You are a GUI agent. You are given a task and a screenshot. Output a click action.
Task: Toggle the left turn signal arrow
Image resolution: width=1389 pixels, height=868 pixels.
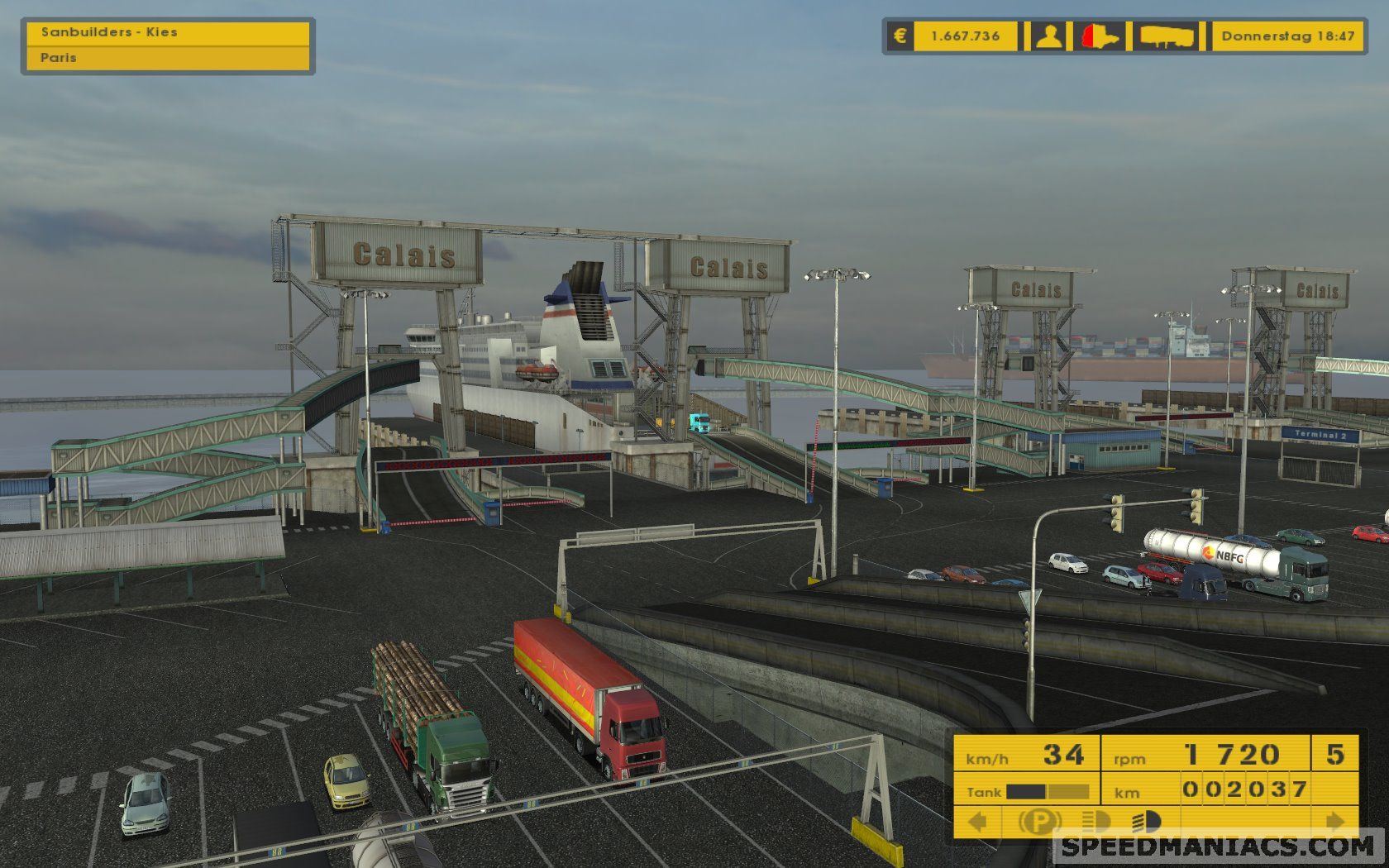point(978,822)
